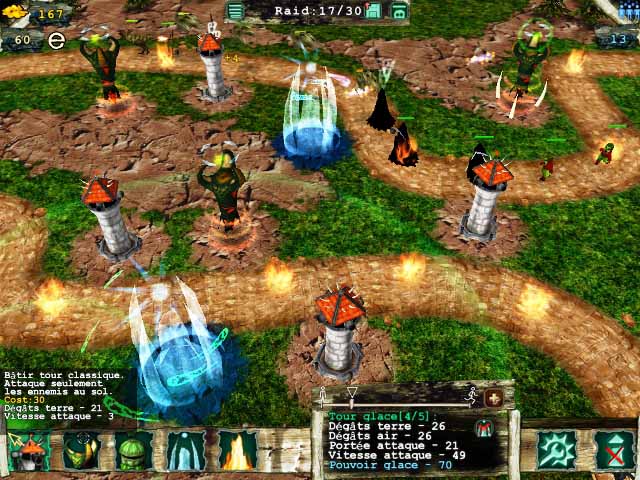This screenshot has width=640, height=480.
Task: Click the plus button on the speed bar
Action: [x=493, y=398]
